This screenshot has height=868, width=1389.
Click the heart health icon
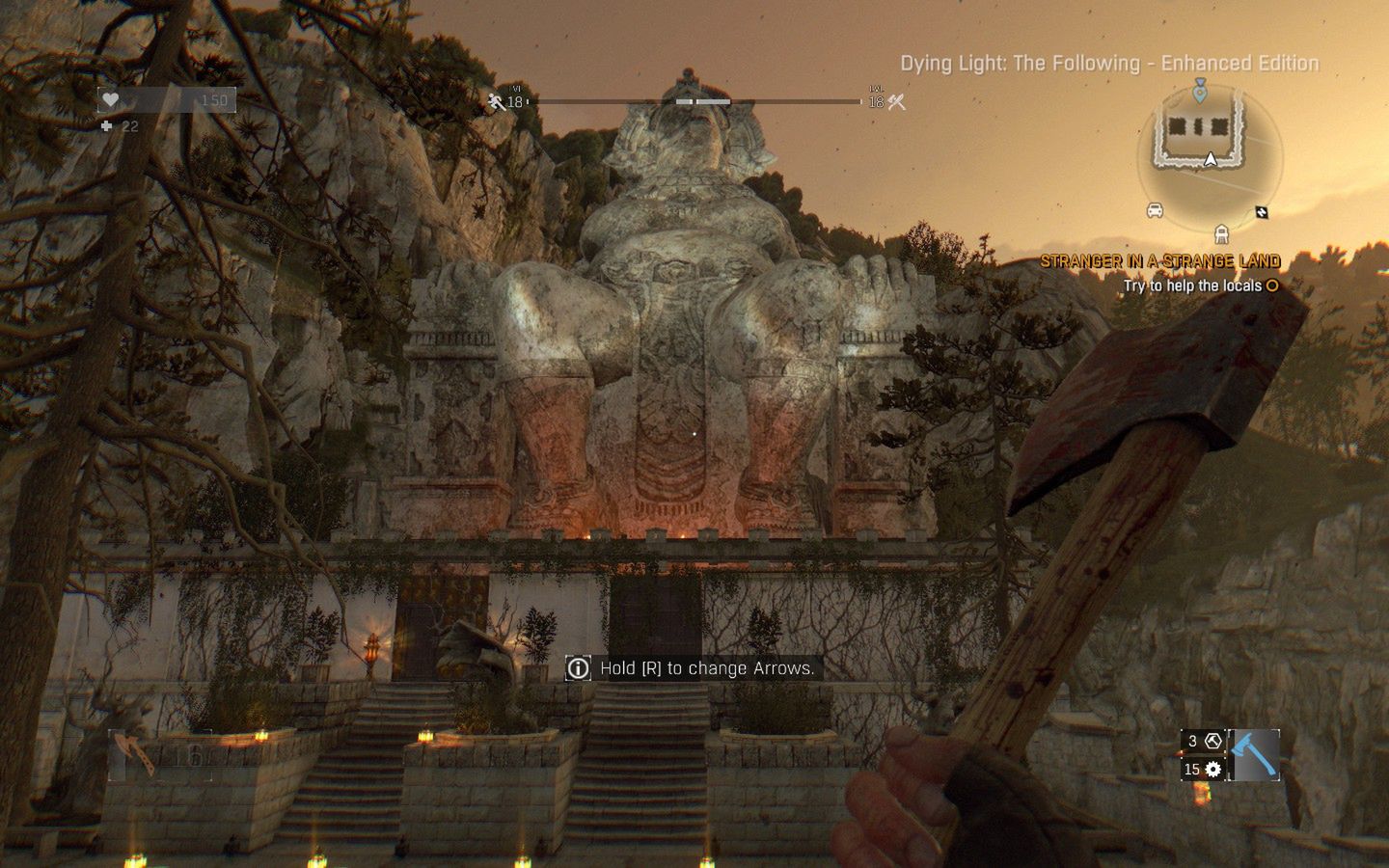pyautogui.click(x=111, y=100)
